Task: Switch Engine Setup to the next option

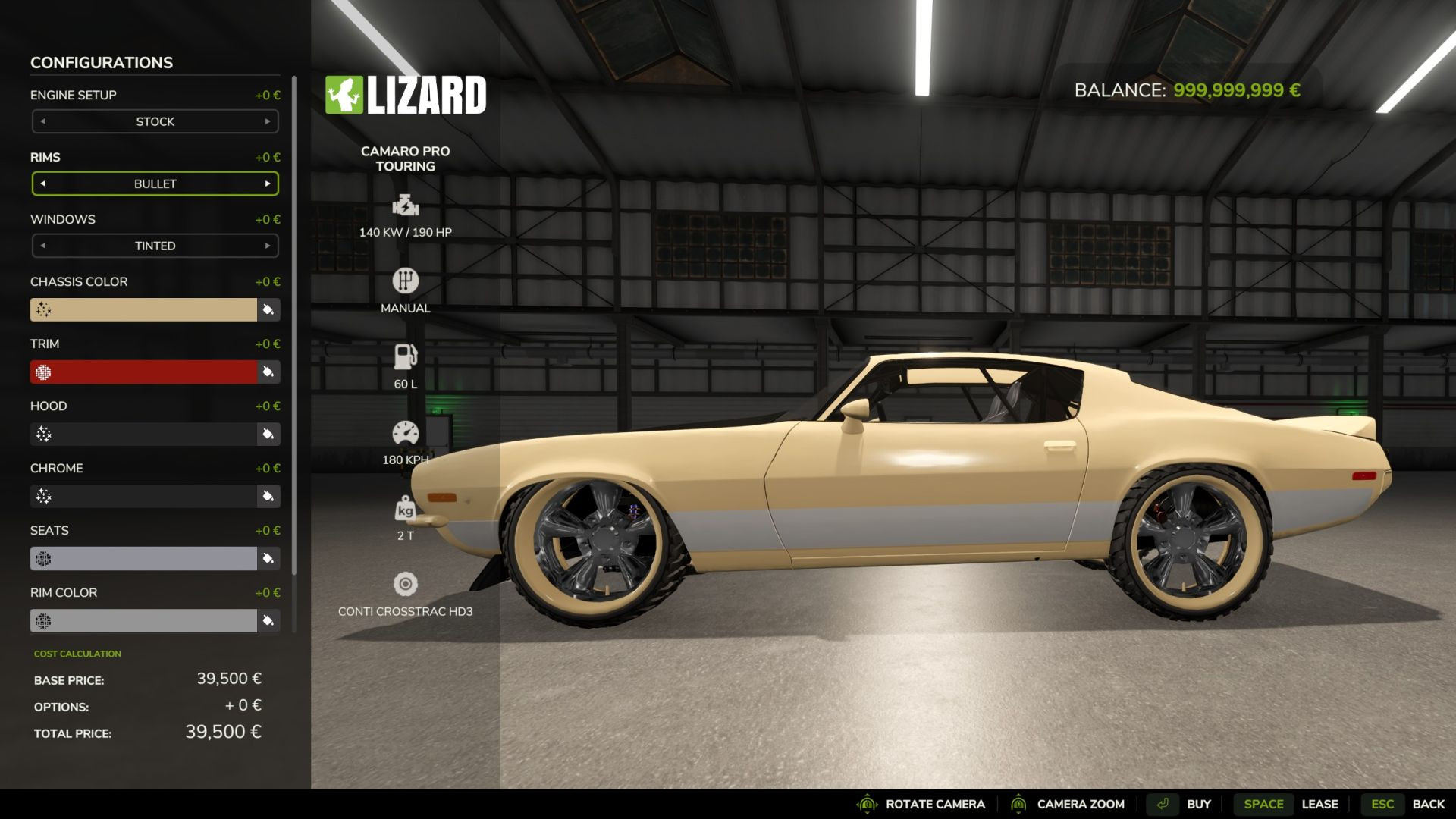Action: (268, 121)
